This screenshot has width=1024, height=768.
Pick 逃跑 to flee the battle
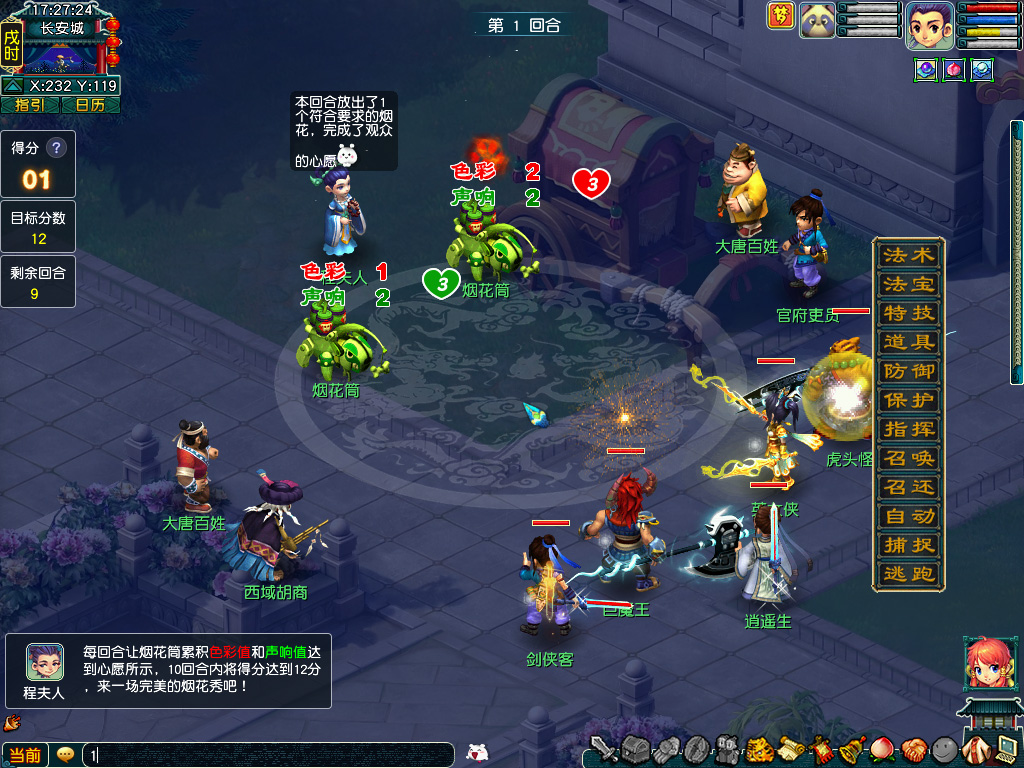(x=908, y=575)
